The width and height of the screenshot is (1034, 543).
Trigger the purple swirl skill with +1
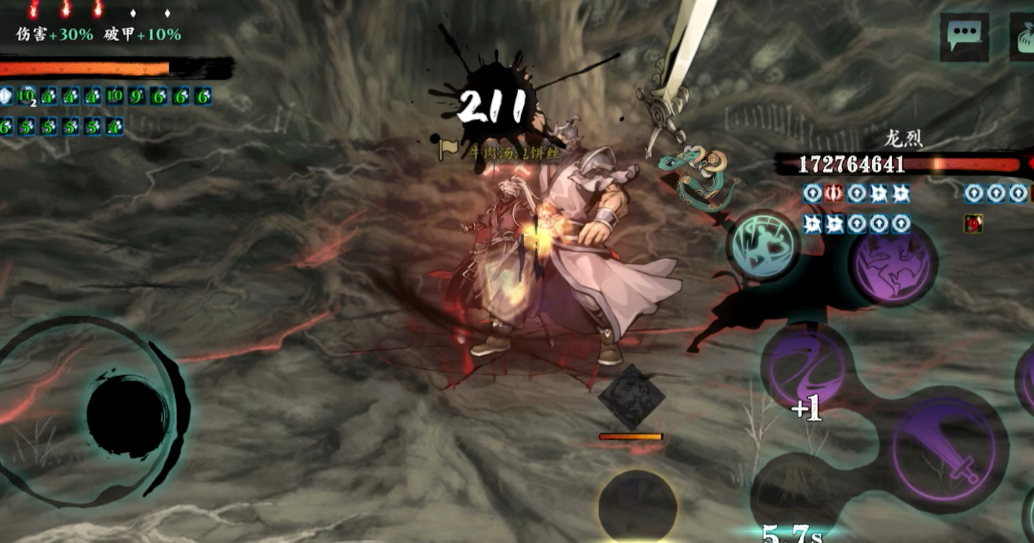[808, 367]
